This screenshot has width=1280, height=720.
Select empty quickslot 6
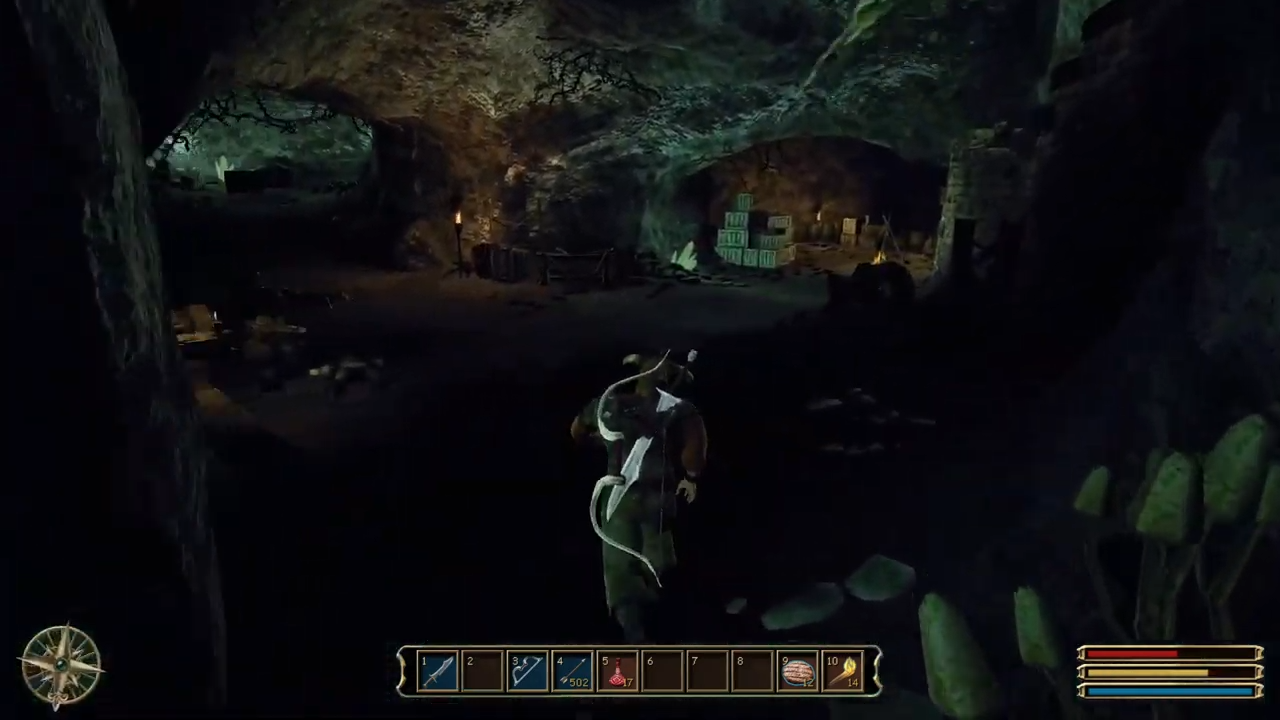pos(662,668)
